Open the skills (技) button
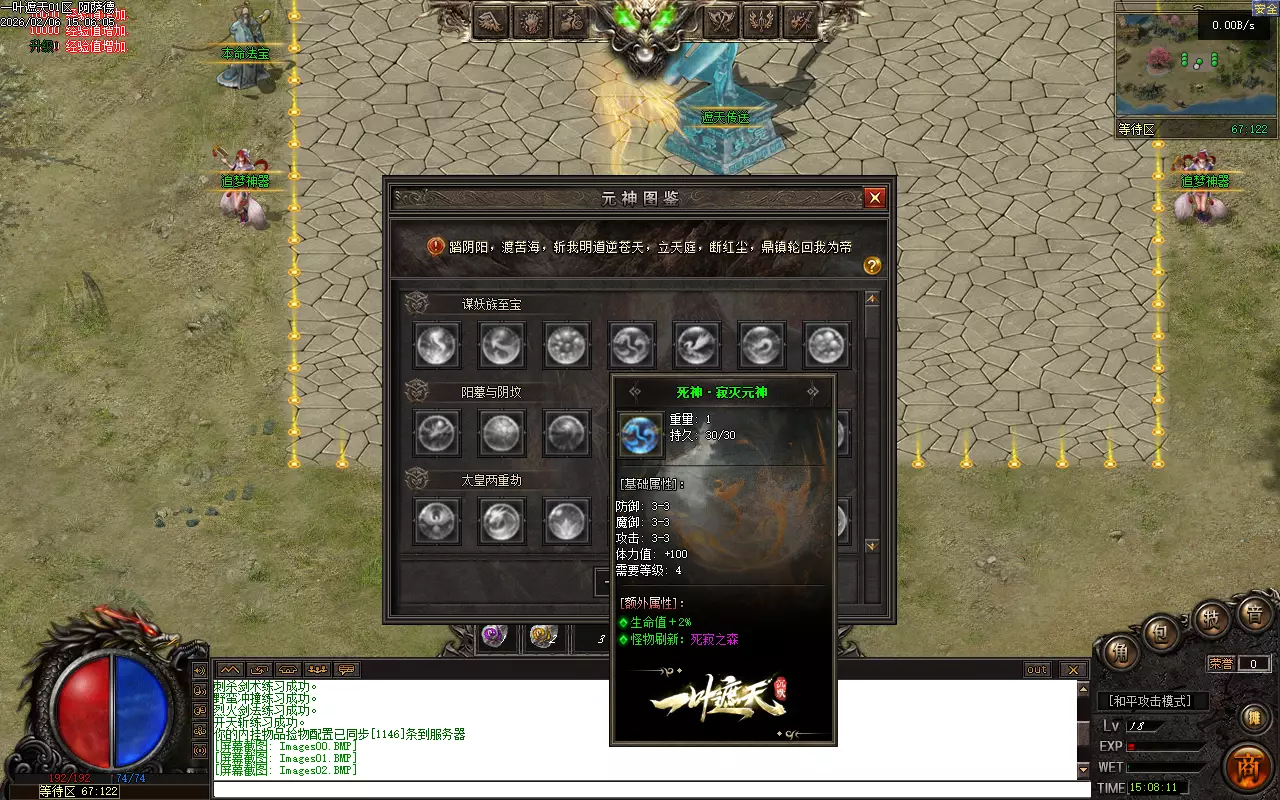This screenshot has height=800, width=1280. coord(1210,619)
